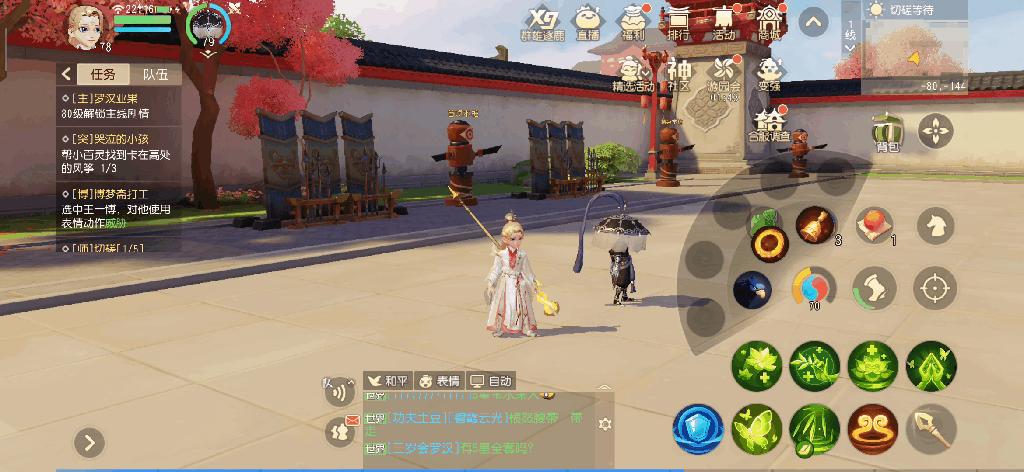Screen dimensions: 1024x472
Task: Toggle the 自动 auto-battle button
Action: tap(492, 381)
